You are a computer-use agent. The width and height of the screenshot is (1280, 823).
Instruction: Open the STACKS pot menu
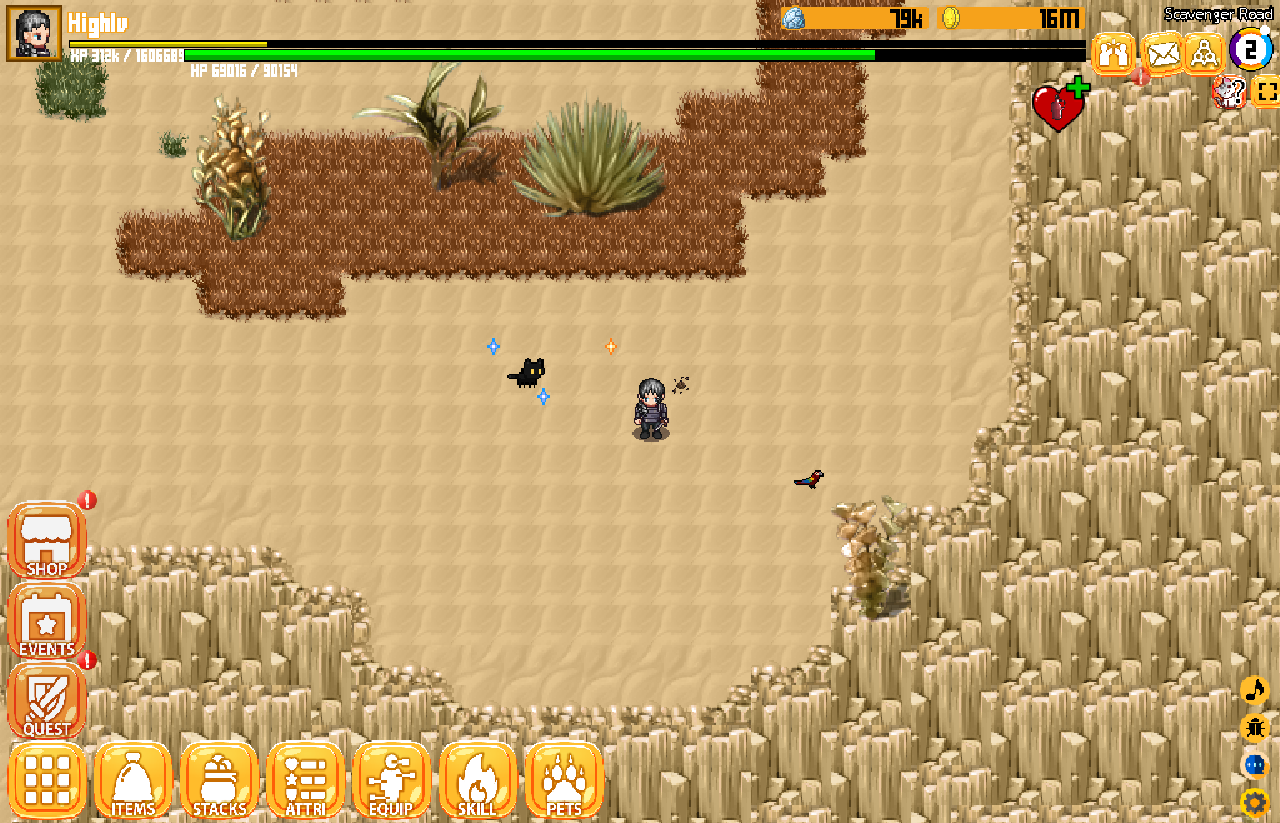pyautogui.click(x=219, y=780)
